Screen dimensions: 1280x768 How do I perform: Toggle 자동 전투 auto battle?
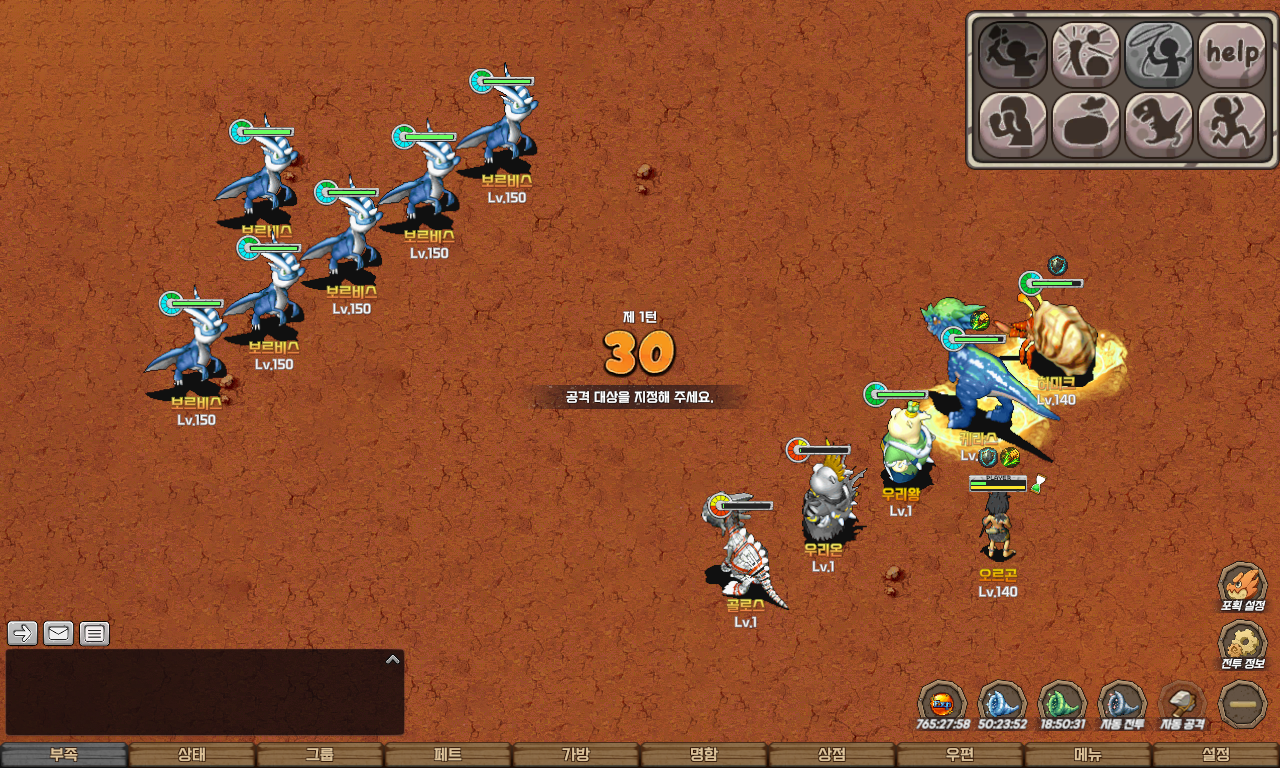1122,704
